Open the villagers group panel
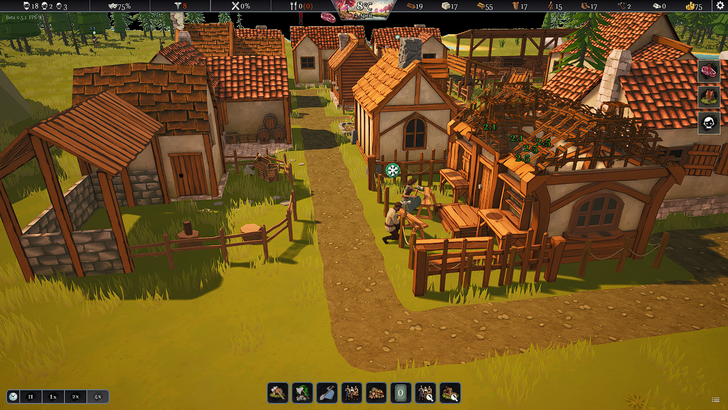Image resolution: width=728 pixels, height=410 pixels. [352, 393]
